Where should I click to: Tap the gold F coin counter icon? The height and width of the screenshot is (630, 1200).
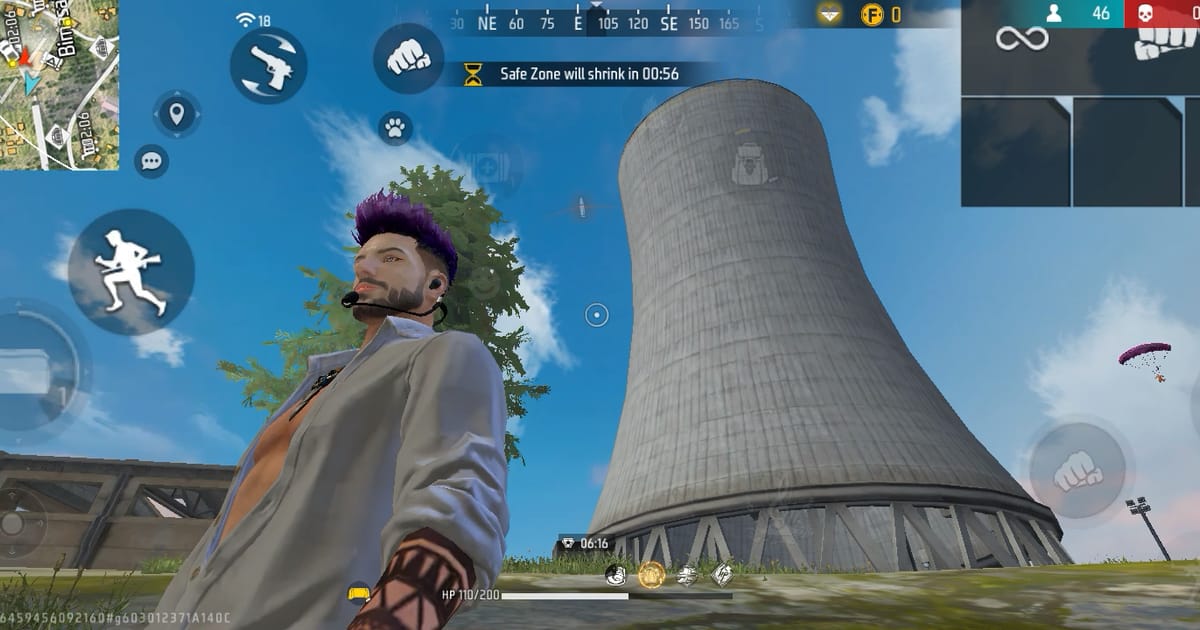pyautogui.click(x=872, y=14)
